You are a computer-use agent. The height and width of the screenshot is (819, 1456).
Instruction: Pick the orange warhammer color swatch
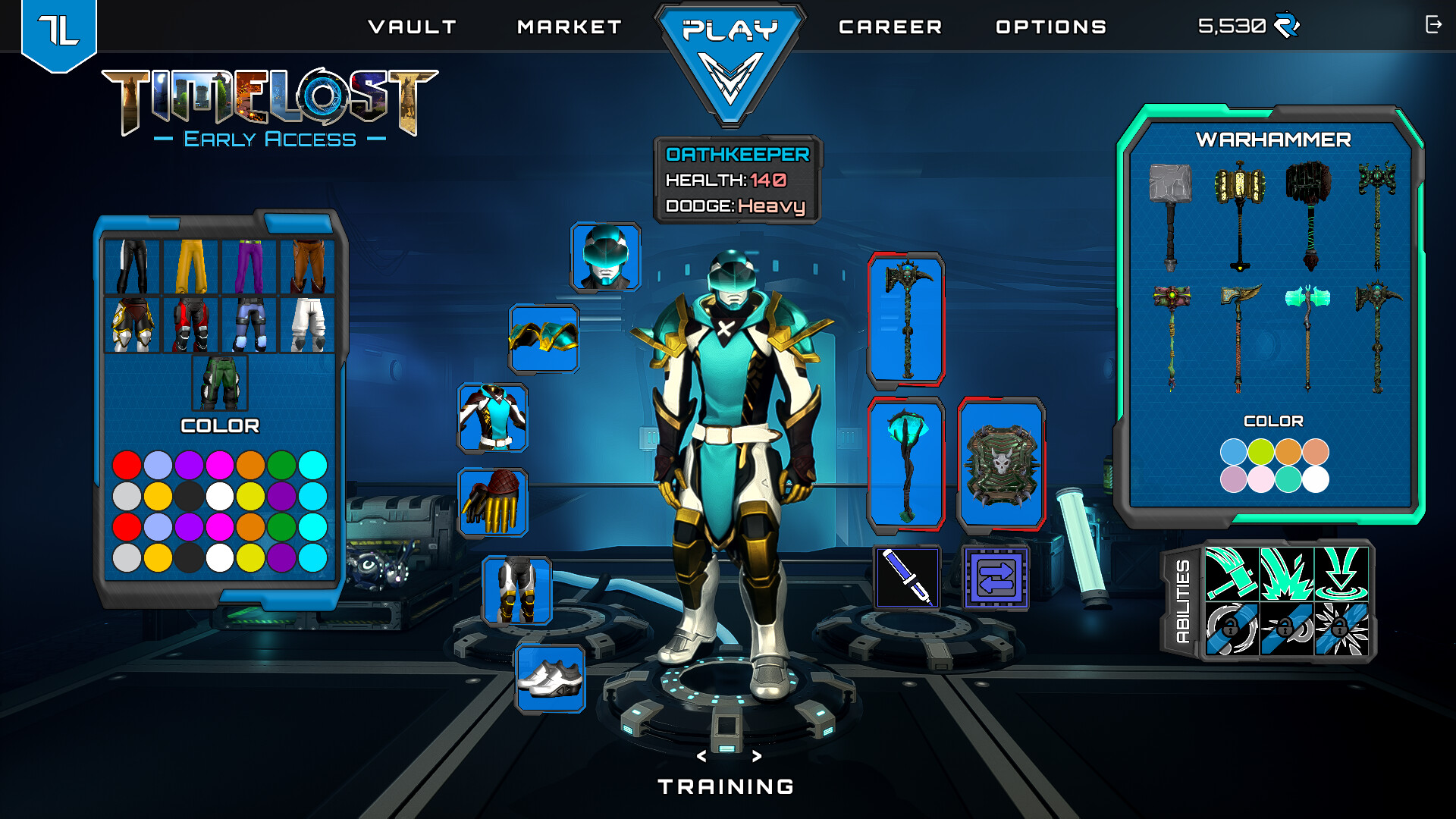pos(1288,452)
